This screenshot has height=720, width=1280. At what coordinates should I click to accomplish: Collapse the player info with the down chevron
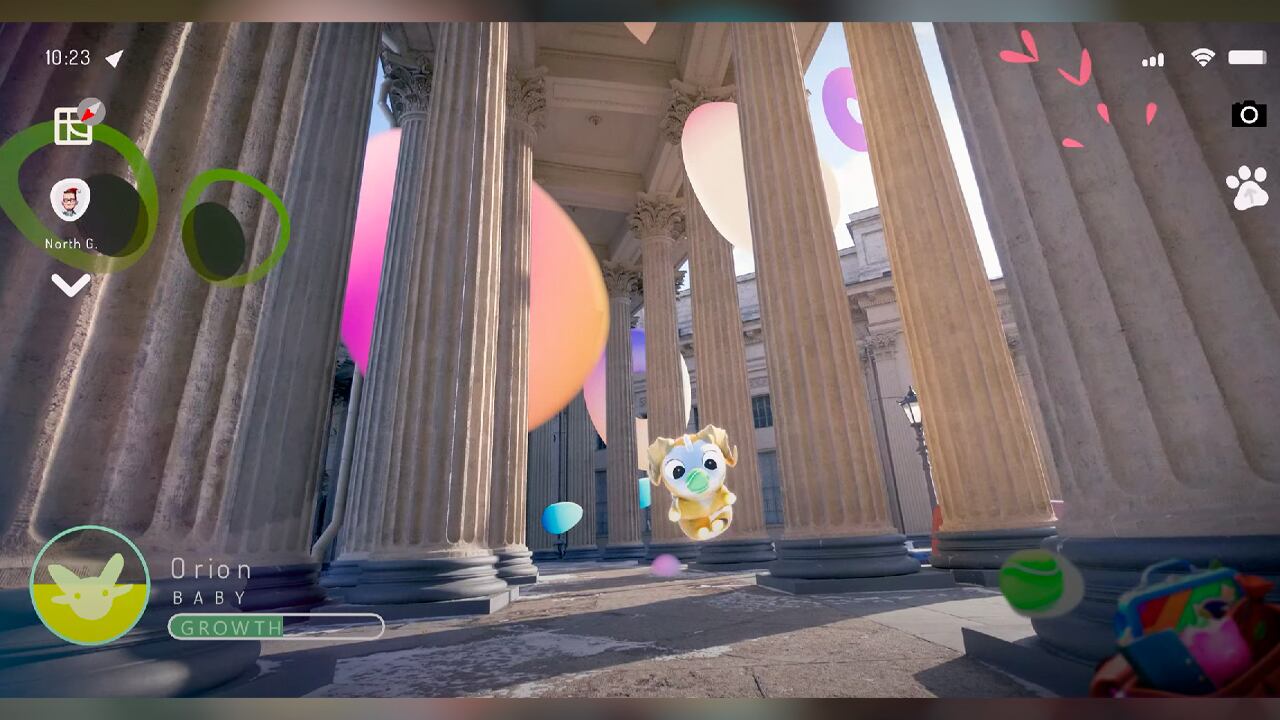[x=70, y=285]
